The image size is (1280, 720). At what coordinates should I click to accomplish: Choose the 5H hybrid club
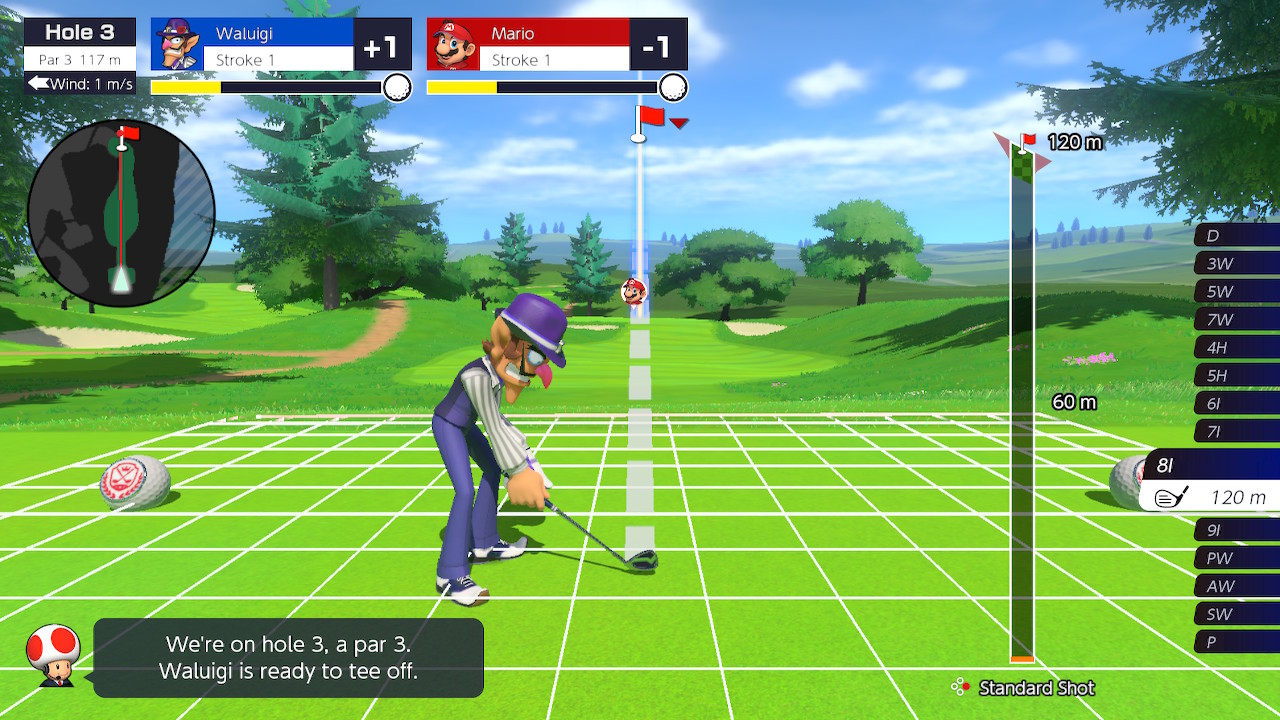click(1236, 376)
